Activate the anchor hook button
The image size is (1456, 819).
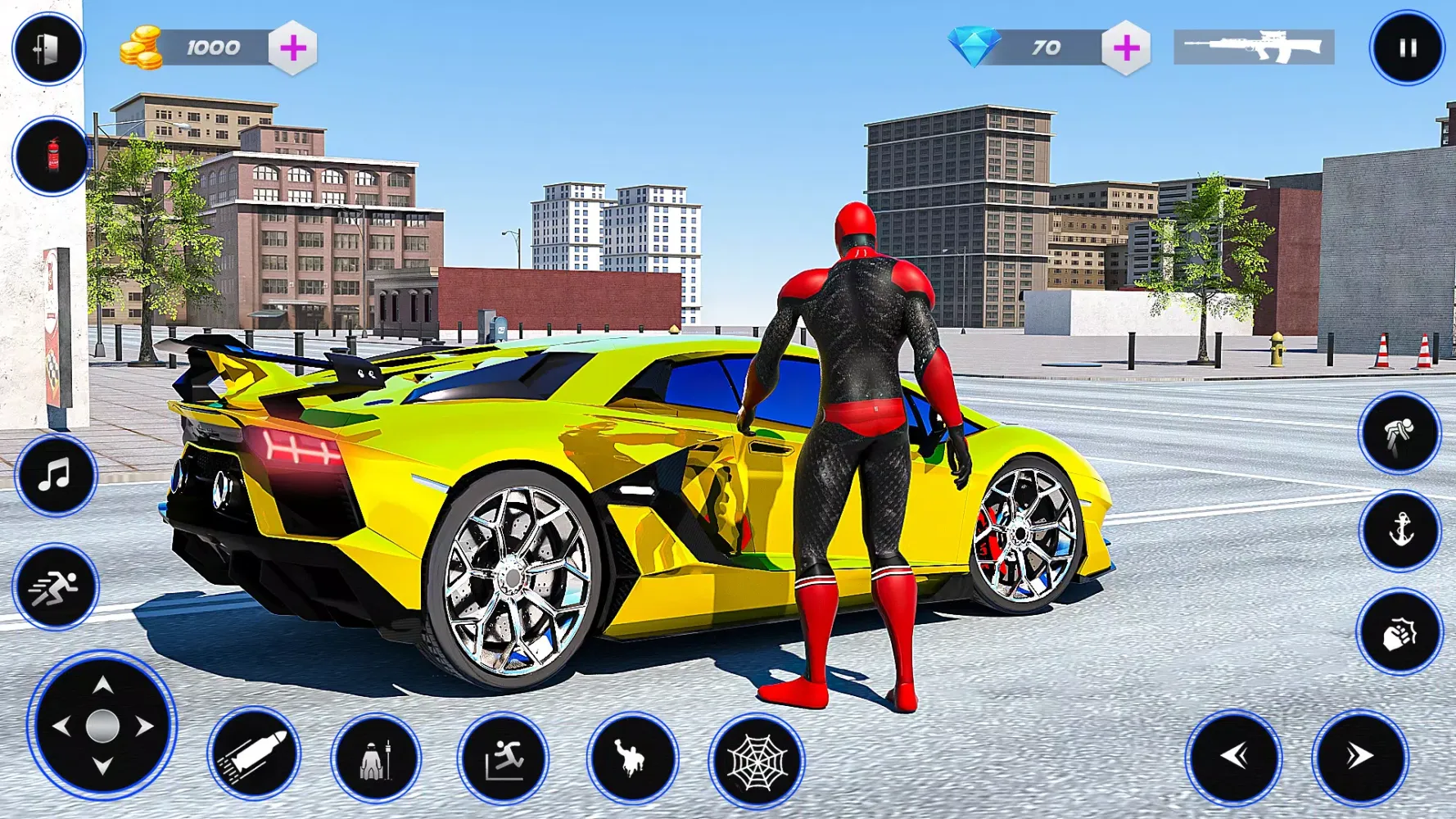(x=1400, y=531)
